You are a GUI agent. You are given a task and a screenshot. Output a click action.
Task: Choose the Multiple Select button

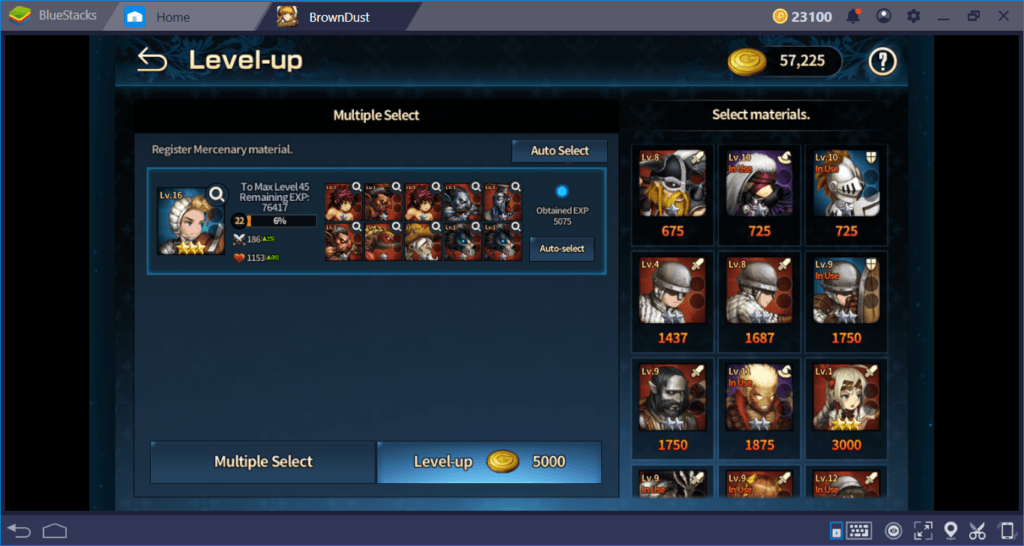pos(263,462)
